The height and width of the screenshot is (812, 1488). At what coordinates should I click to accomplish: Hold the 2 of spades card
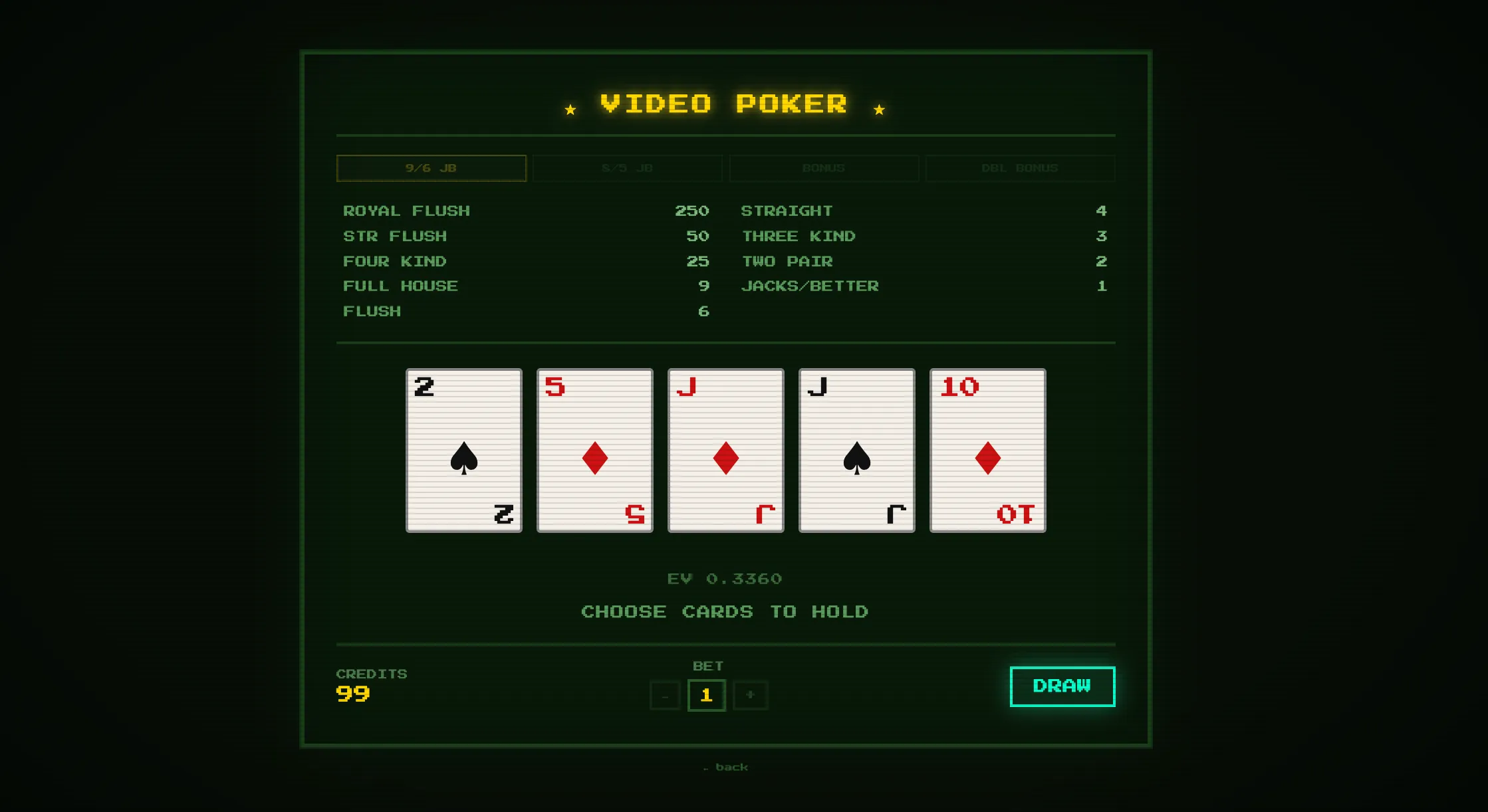(463, 450)
